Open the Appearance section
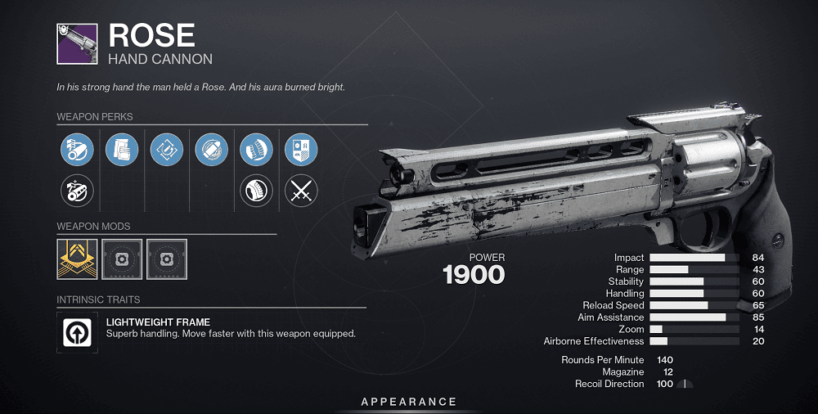 point(409,402)
